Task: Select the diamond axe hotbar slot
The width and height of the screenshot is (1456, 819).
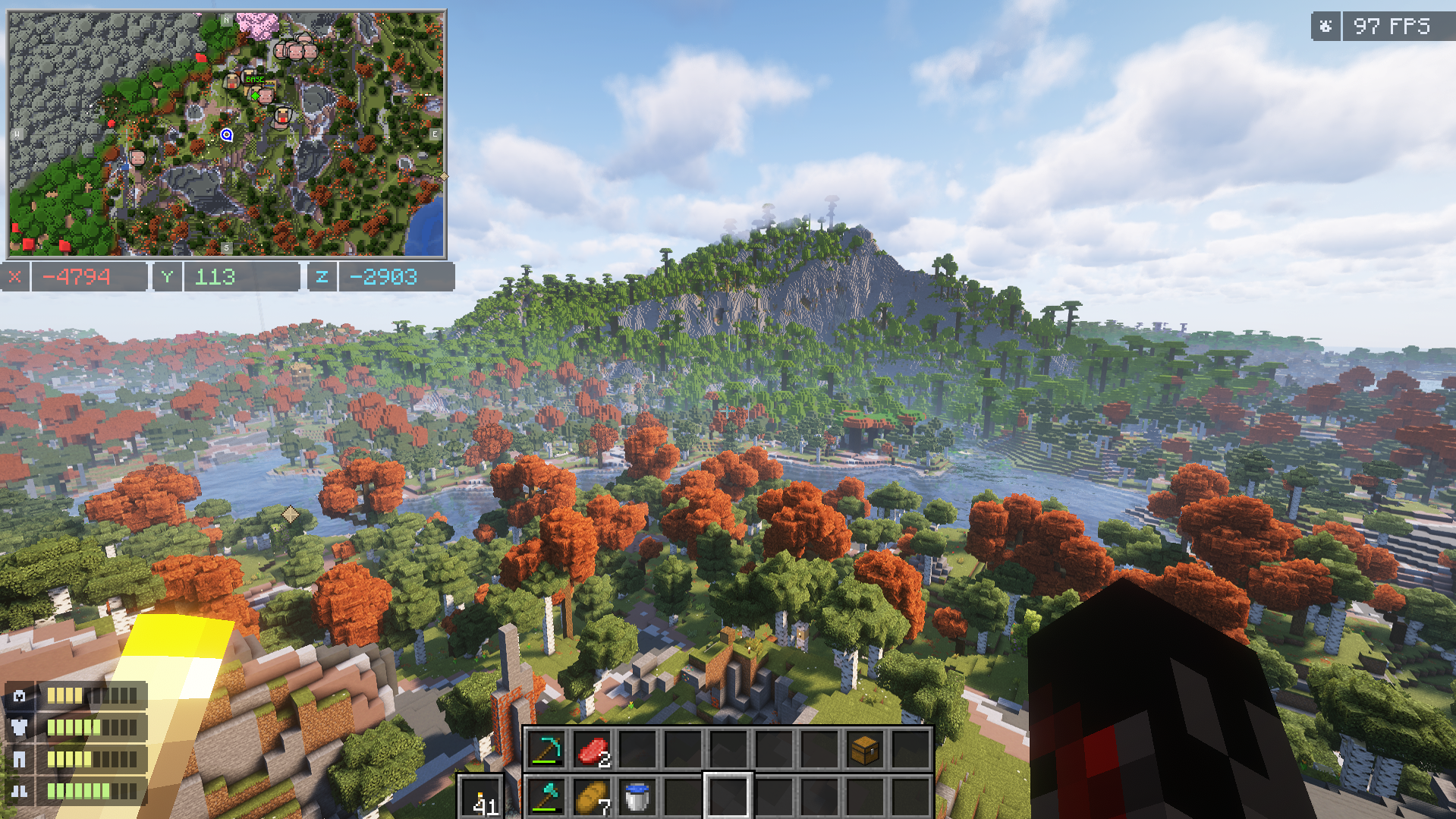Action: point(546,797)
